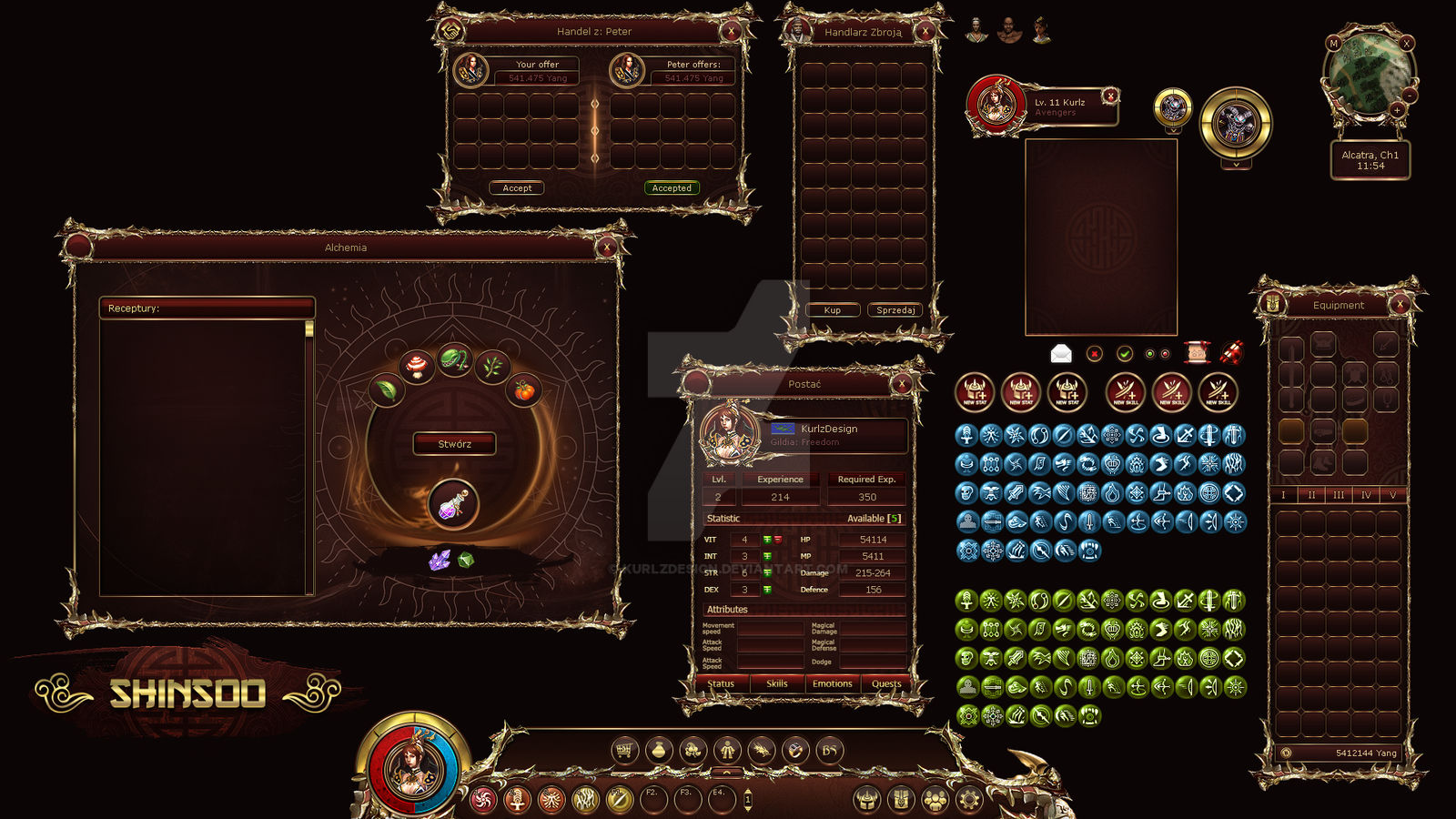Expand the hotbar with the center arrow
Viewport: 1456px width, 819px height.
point(727,772)
